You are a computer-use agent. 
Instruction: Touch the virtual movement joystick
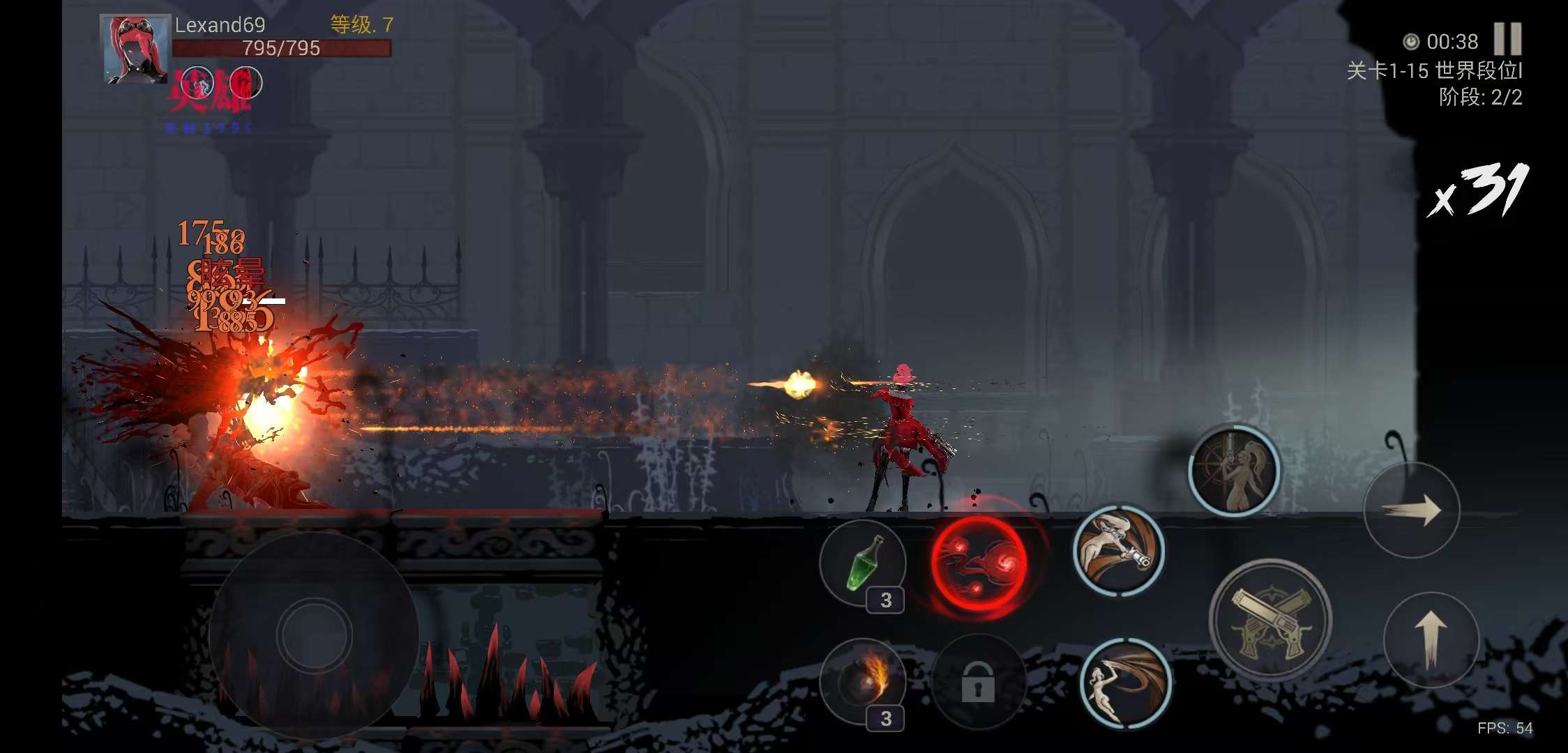pyautogui.click(x=314, y=634)
